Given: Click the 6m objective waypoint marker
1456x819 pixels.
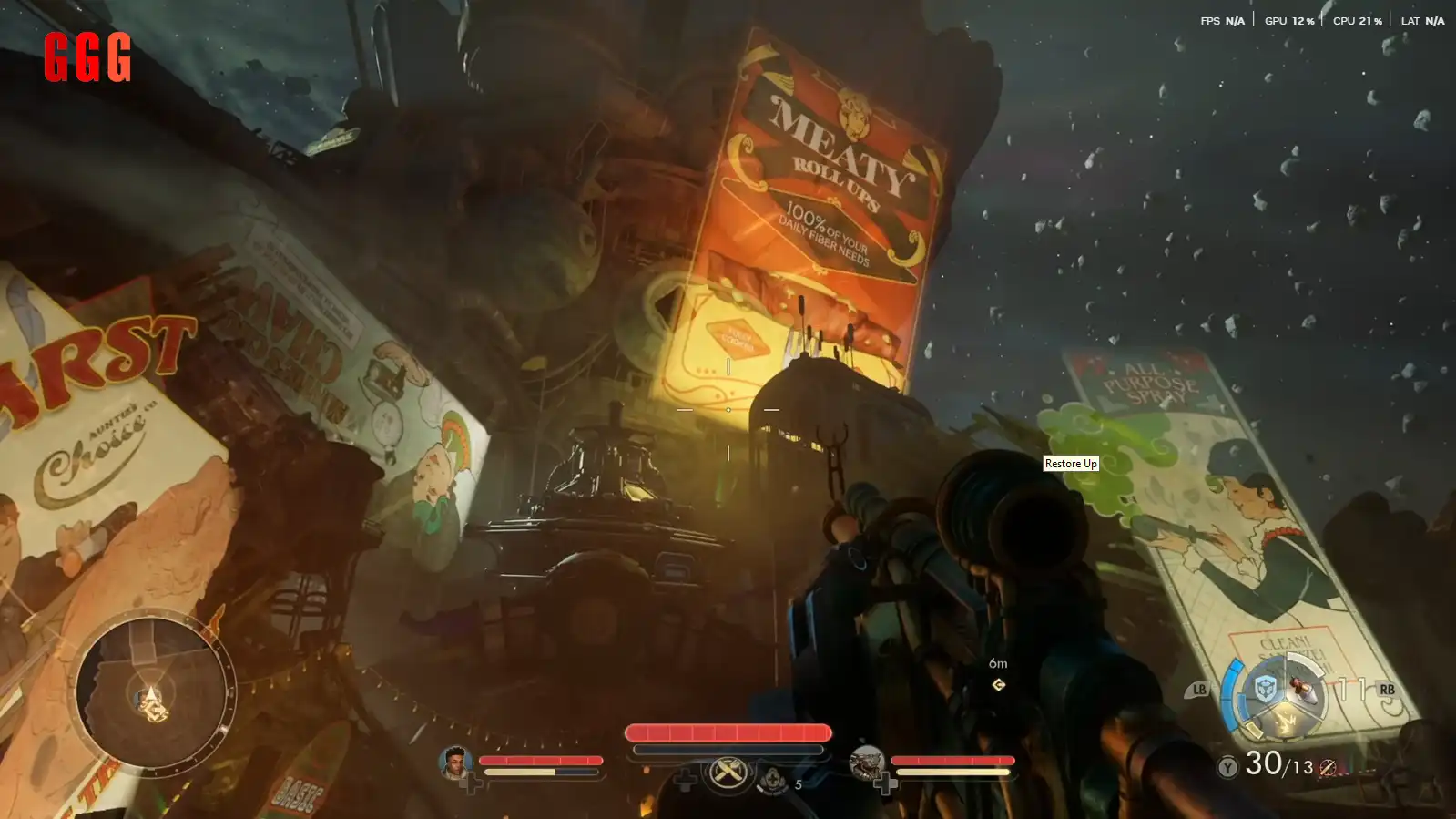Looking at the screenshot, I should pos(998,684).
